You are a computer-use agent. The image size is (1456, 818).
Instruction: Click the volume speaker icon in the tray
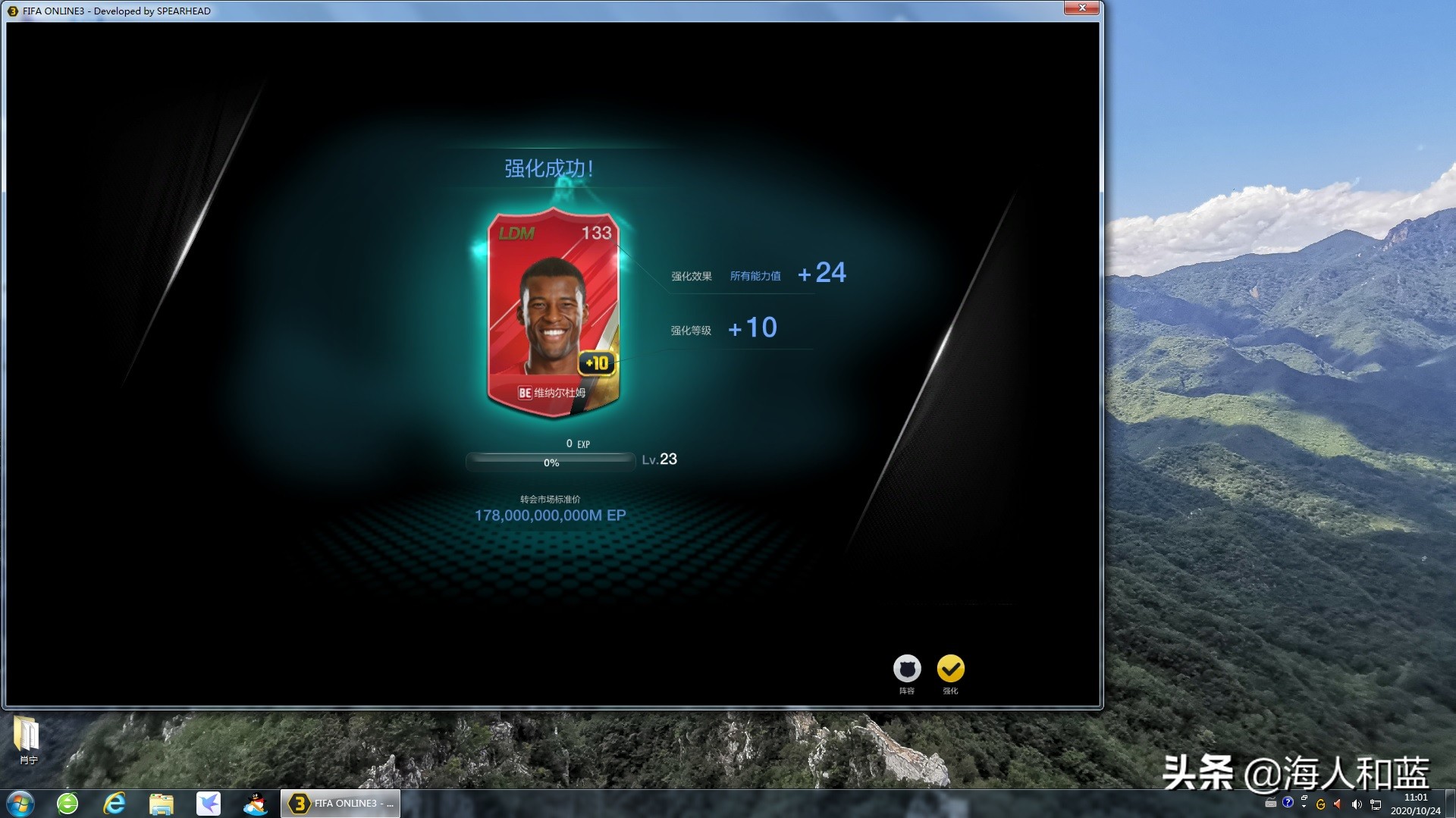[1356, 804]
